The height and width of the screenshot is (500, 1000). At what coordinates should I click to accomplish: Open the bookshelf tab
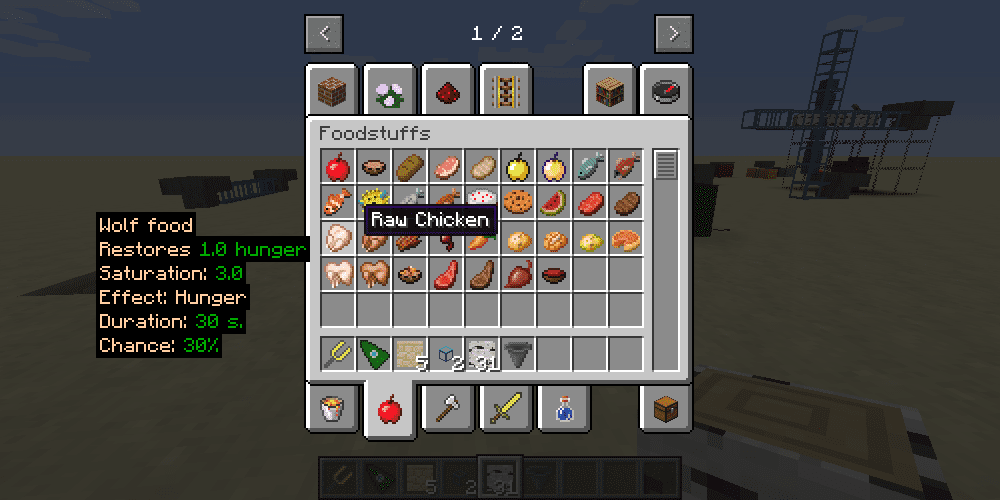[x=609, y=93]
